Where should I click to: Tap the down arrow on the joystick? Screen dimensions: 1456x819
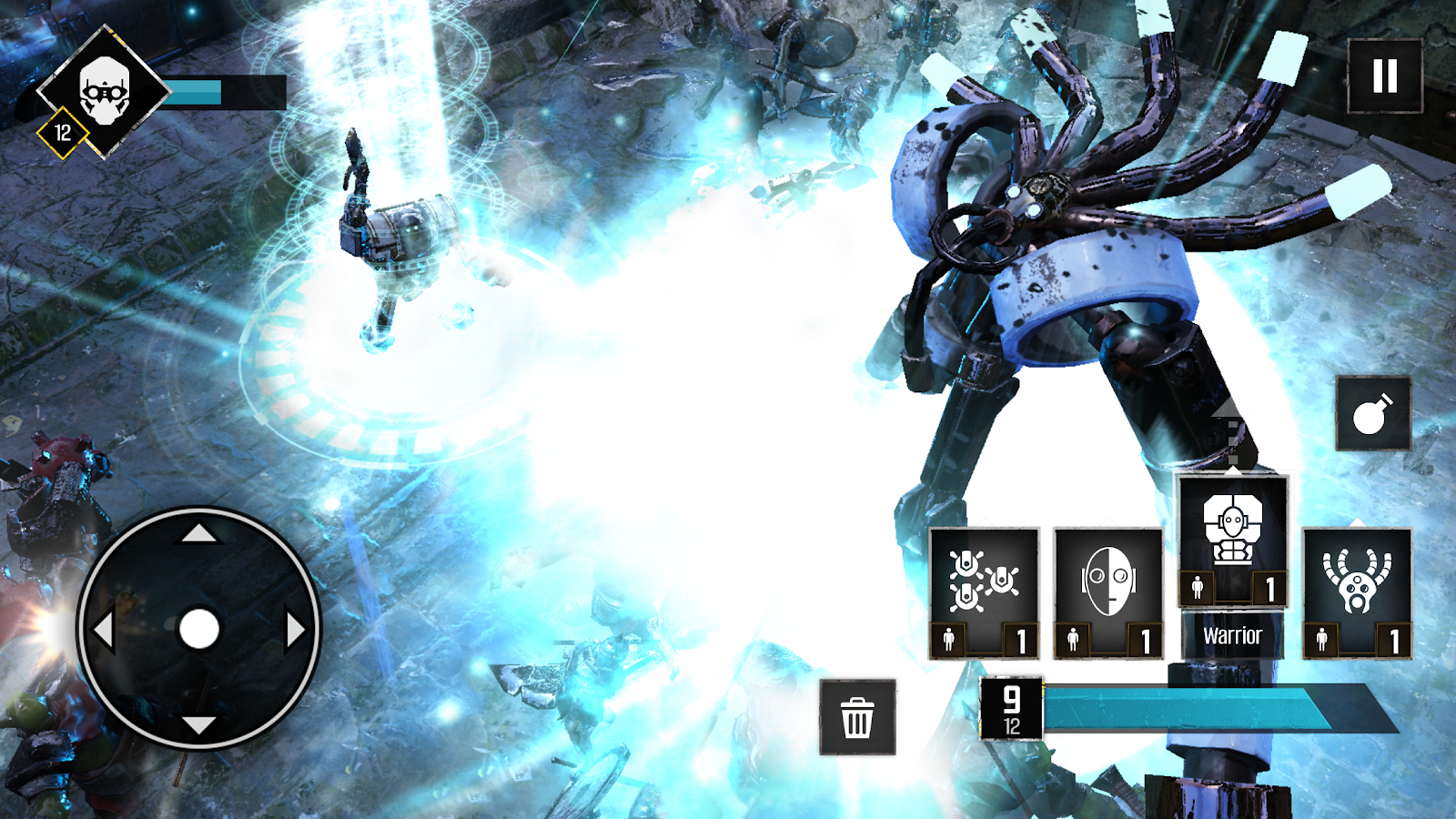(198, 725)
